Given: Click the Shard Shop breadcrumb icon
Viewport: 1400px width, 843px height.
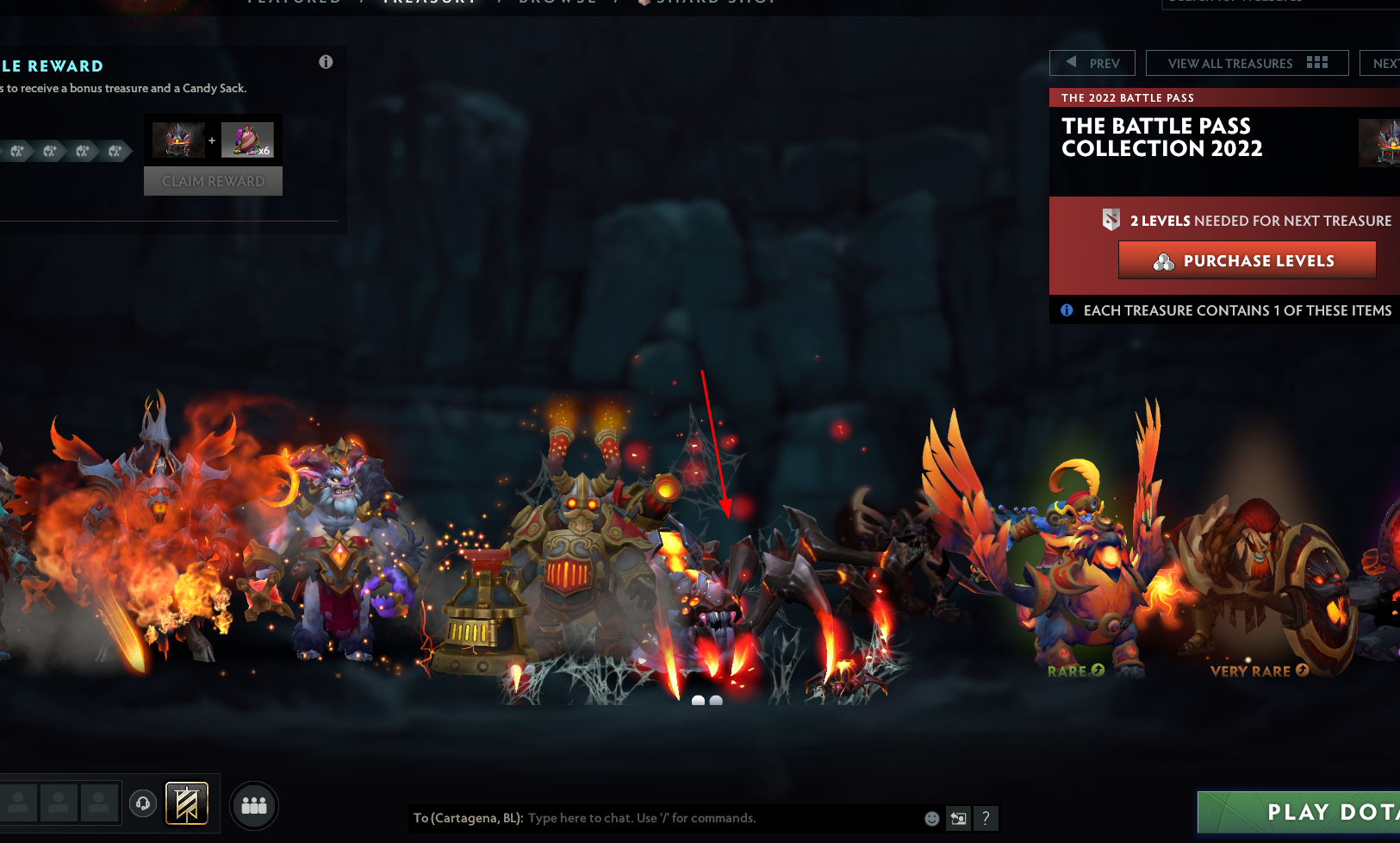Looking at the screenshot, I should pos(644,2).
